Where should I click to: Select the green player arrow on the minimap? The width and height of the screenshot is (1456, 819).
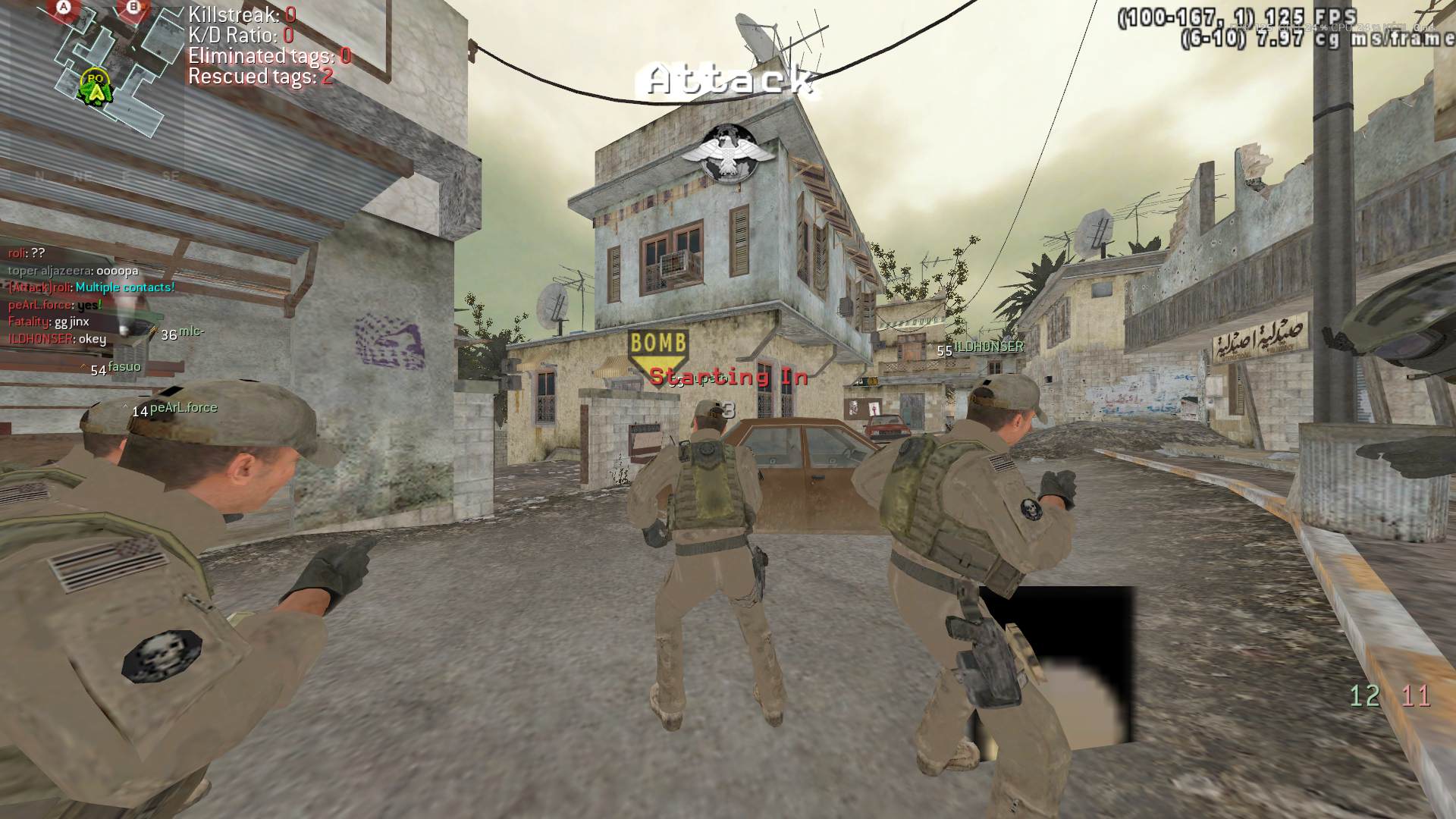tap(96, 90)
